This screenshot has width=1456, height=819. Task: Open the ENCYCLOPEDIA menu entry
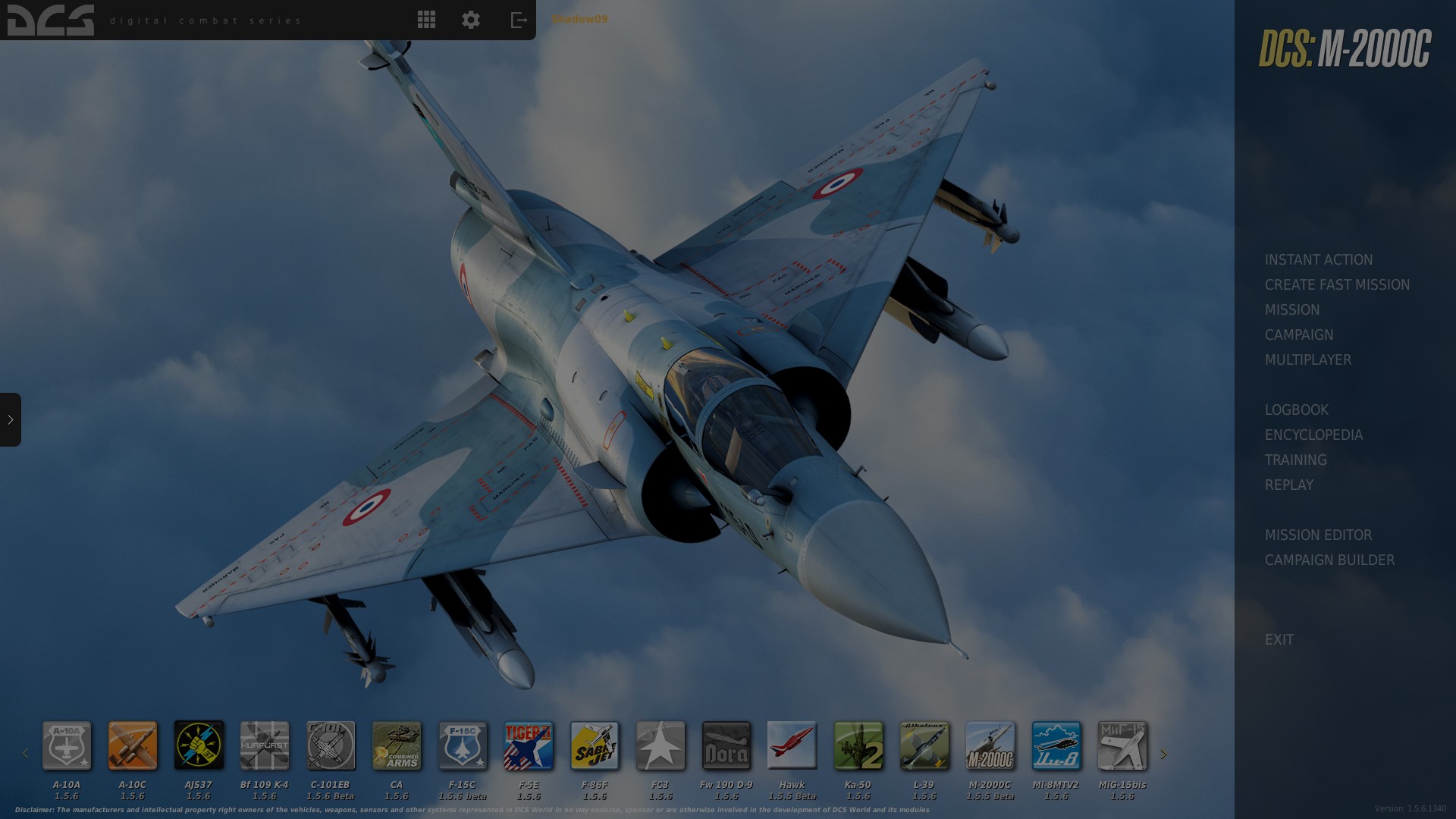(1313, 435)
